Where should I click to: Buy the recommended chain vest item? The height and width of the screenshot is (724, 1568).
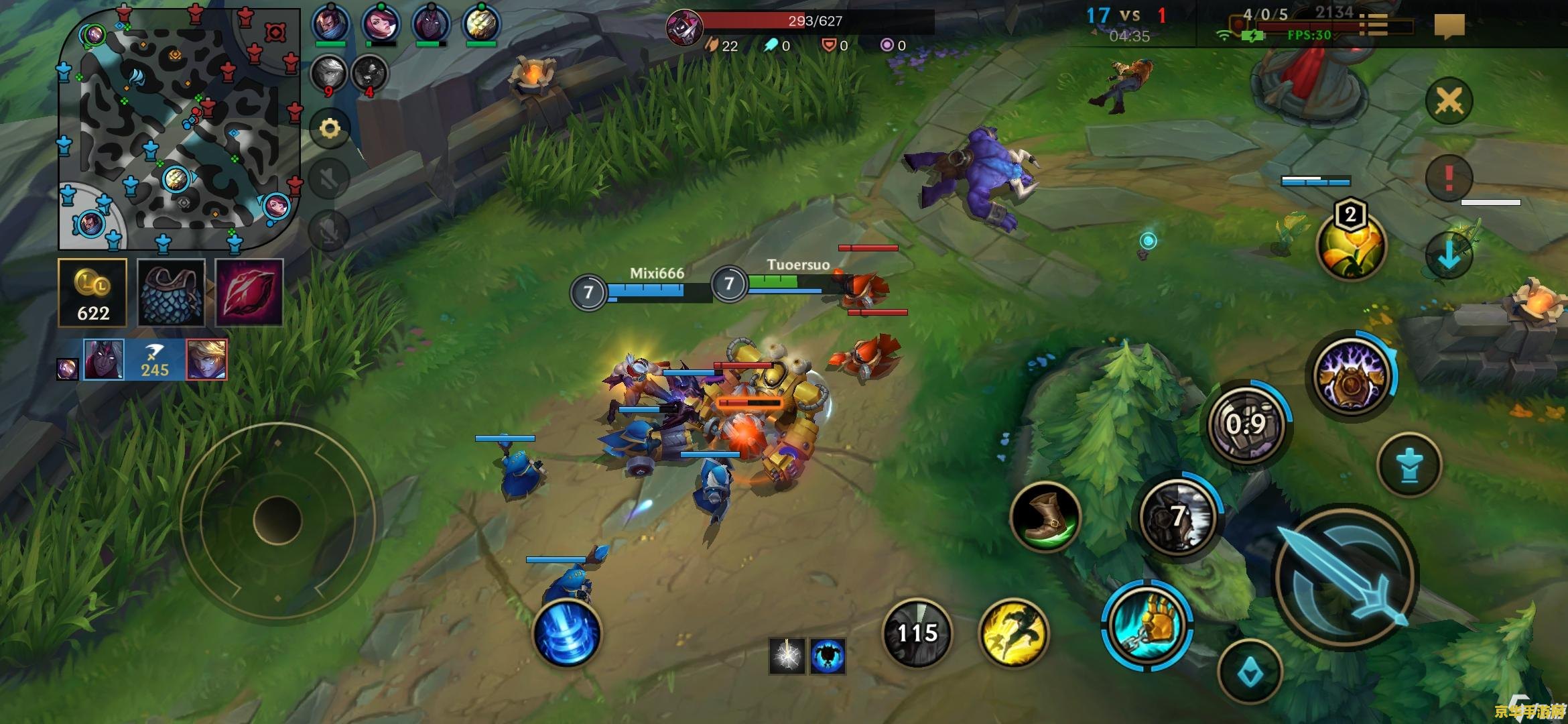(171, 293)
